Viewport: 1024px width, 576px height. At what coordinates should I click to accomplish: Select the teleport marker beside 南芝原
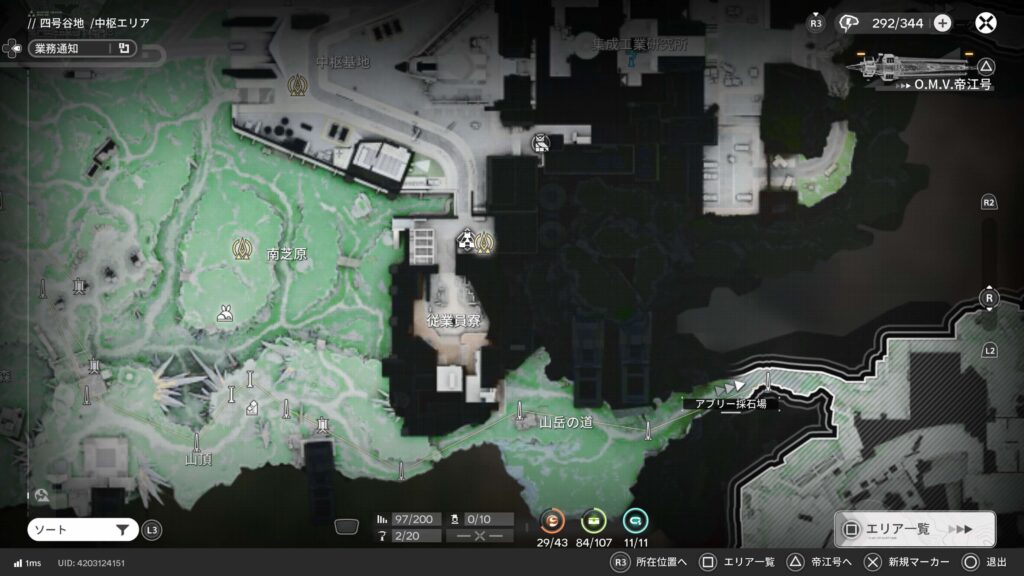(x=241, y=246)
